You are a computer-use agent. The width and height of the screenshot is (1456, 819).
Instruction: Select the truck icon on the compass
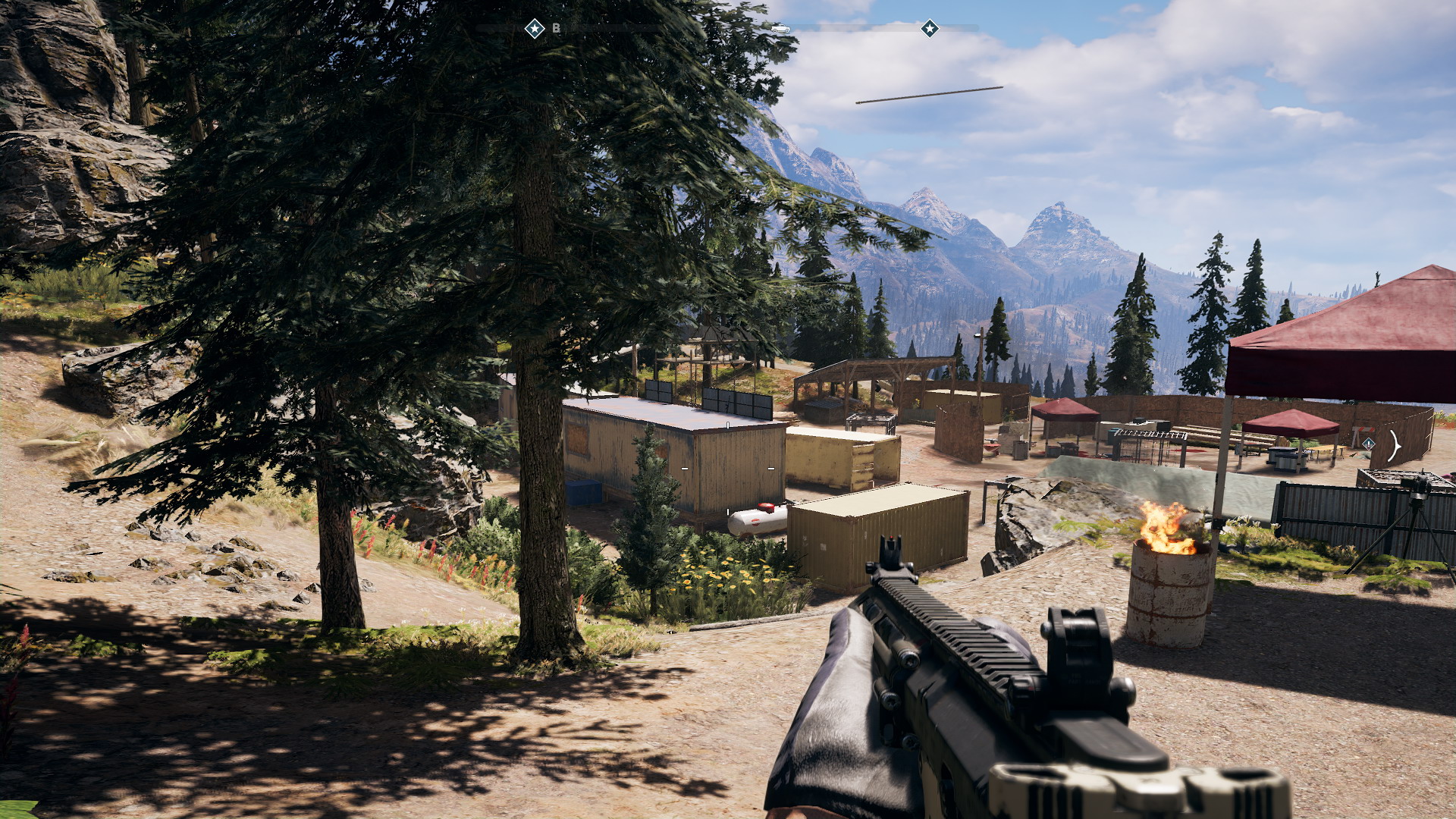pyautogui.click(x=780, y=29)
